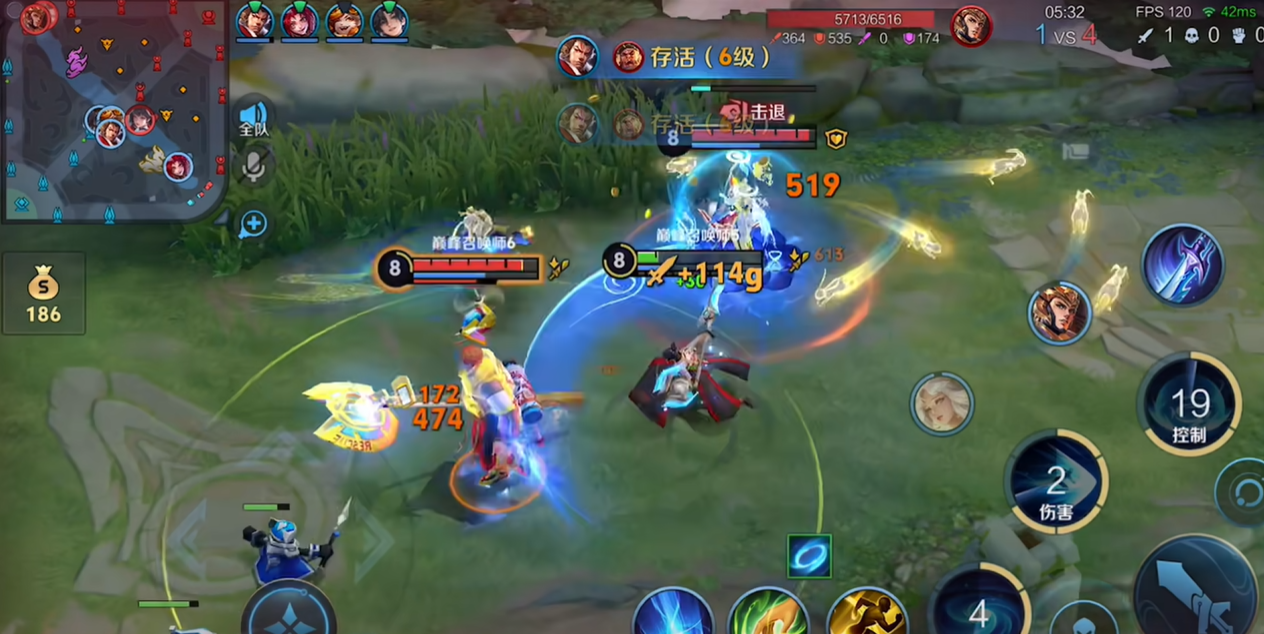This screenshot has width=1264, height=634.
Task: Trigger the blue swirl skill showing 4
Action: click(x=978, y=607)
